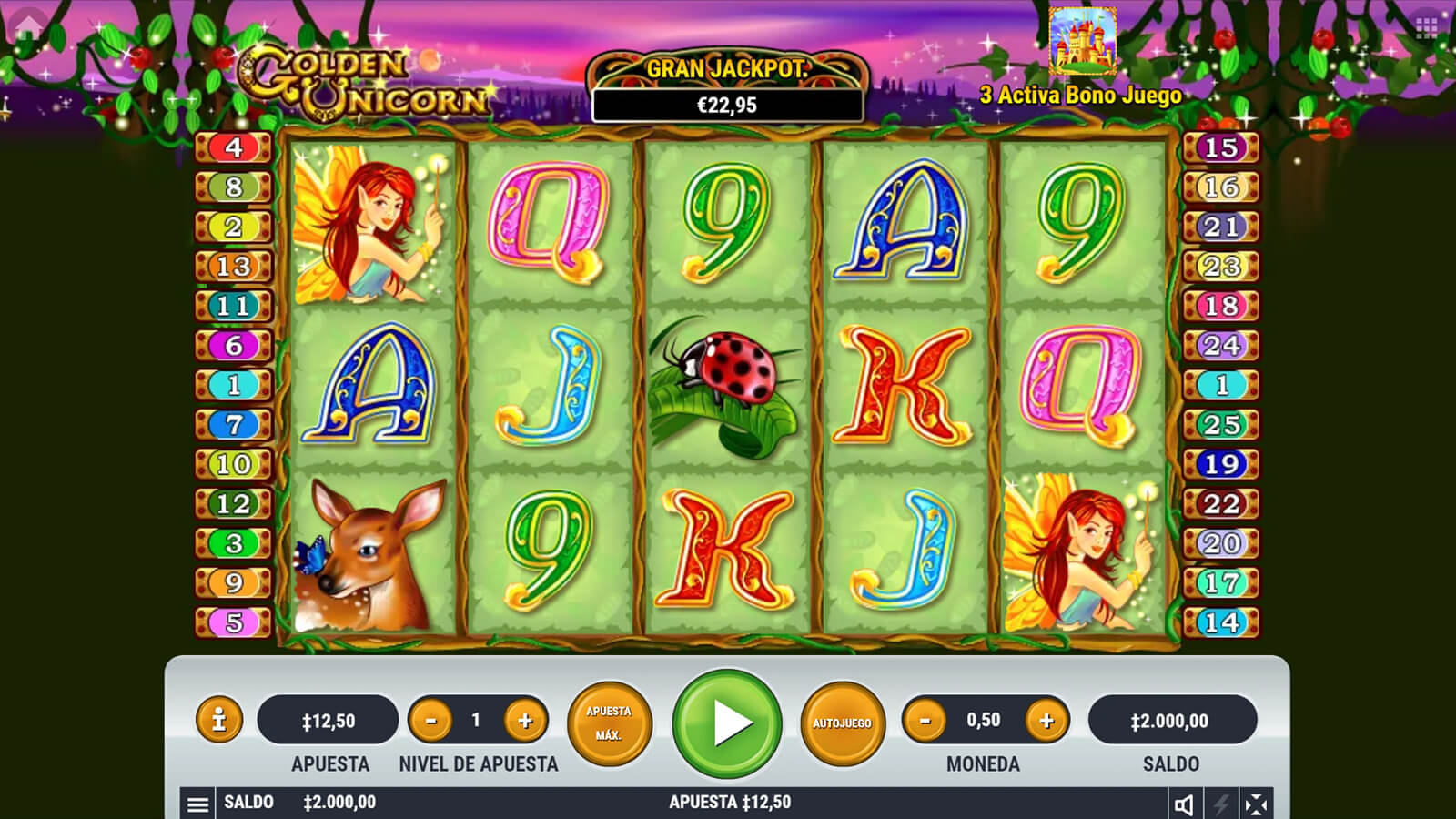Image resolution: width=1456 pixels, height=819 pixels.
Task: Toggle fullscreen with the arrows icon
Action: [x=1256, y=804]
